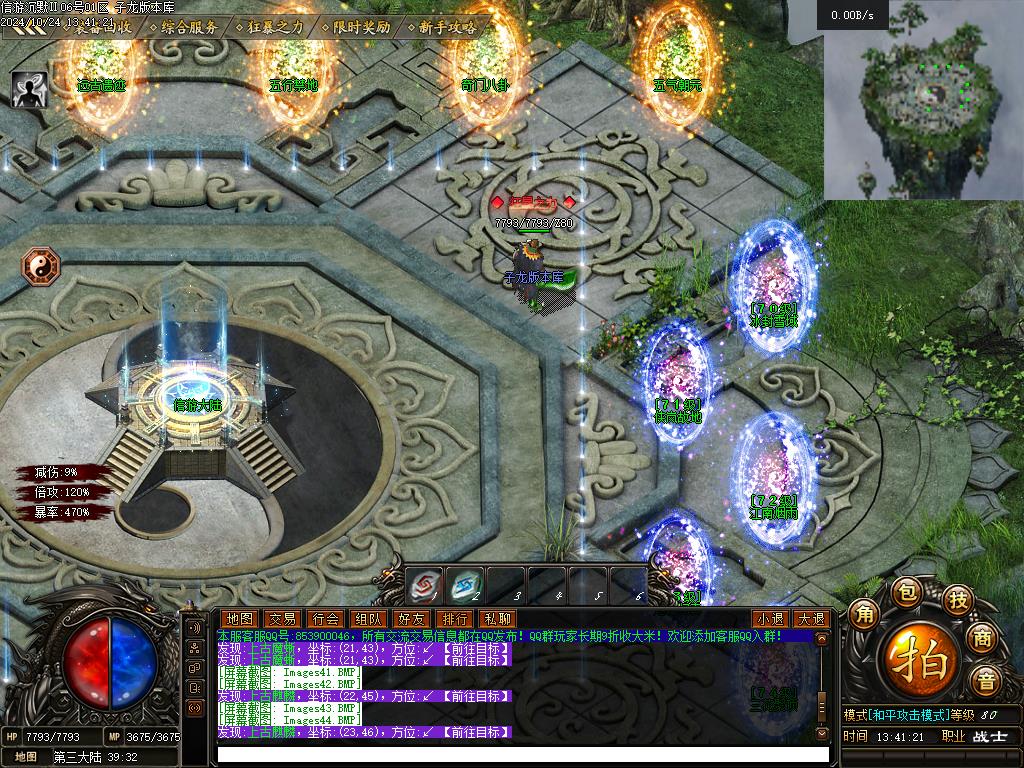
Task: Open the 行会 guild panel
Action: coord(325,619)
